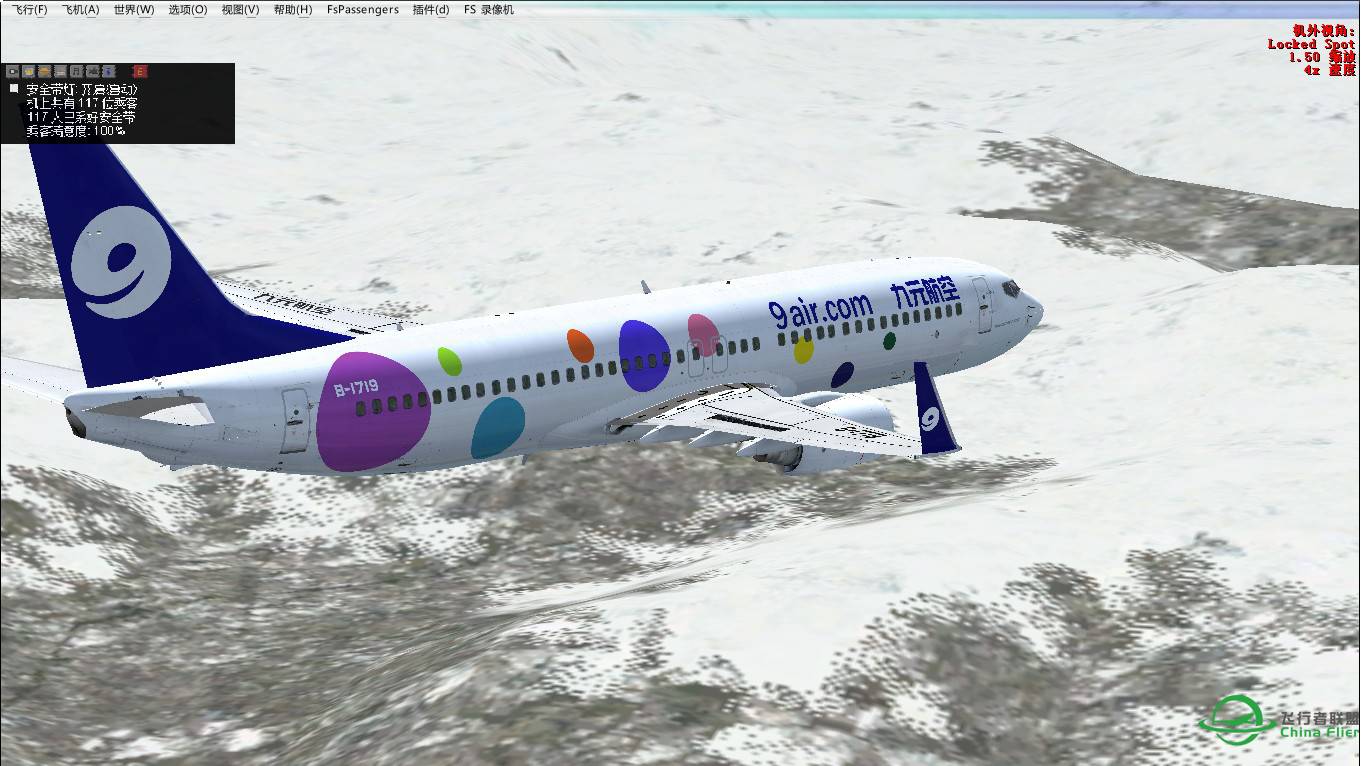Image resolution: width=1365 pixels, height=766 pixels.
Task: Click the blue info icon in the message window toolbar
Action: coord(108,71)
